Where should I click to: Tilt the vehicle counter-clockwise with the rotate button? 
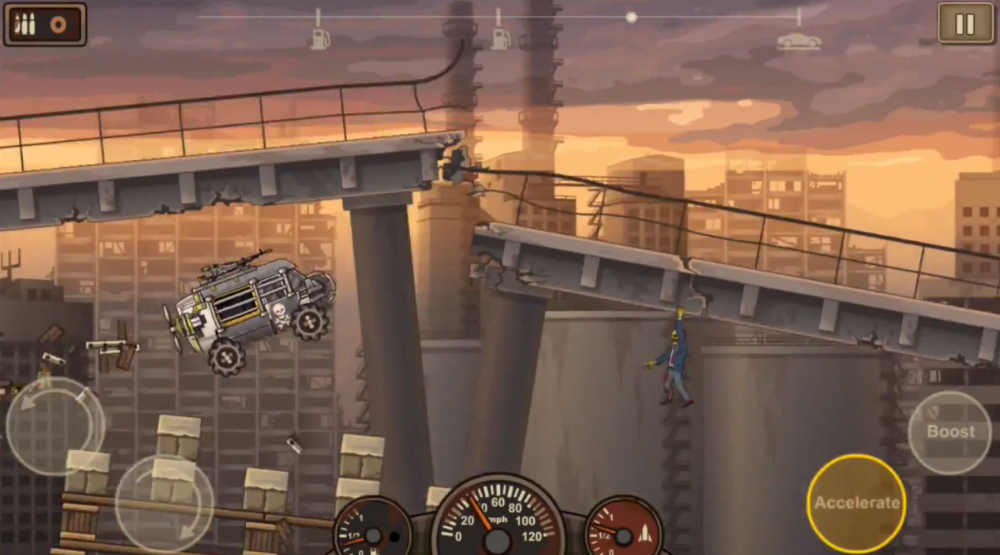click(x=55, y=425)
